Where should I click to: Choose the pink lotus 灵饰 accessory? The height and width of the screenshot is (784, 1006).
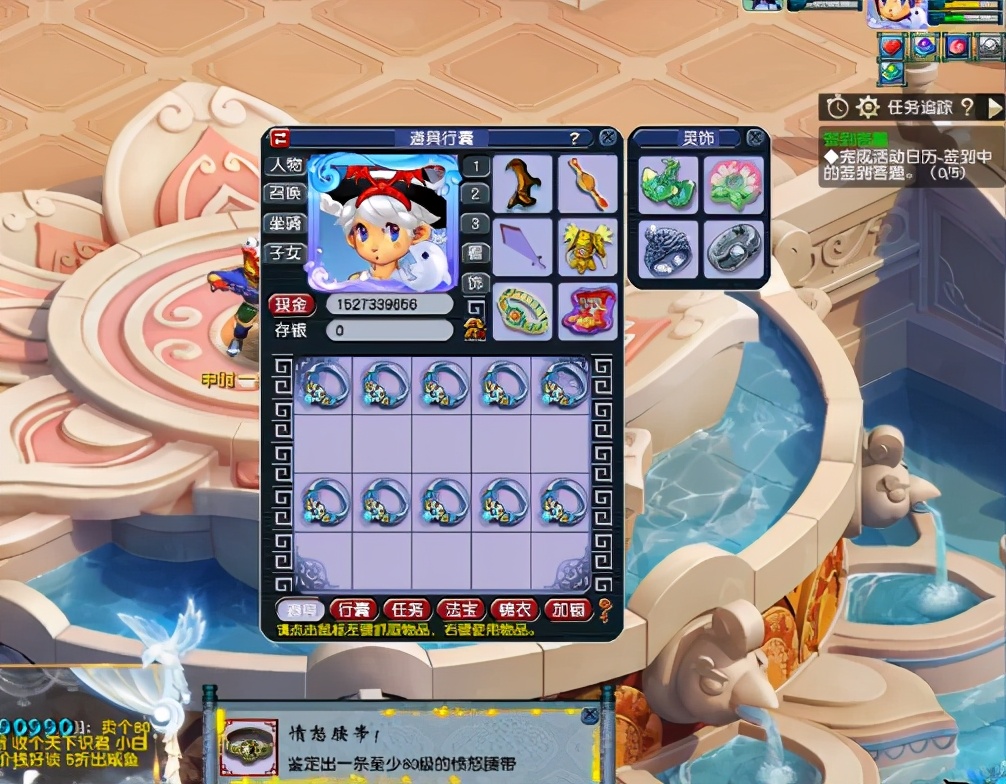click(733, 183)
